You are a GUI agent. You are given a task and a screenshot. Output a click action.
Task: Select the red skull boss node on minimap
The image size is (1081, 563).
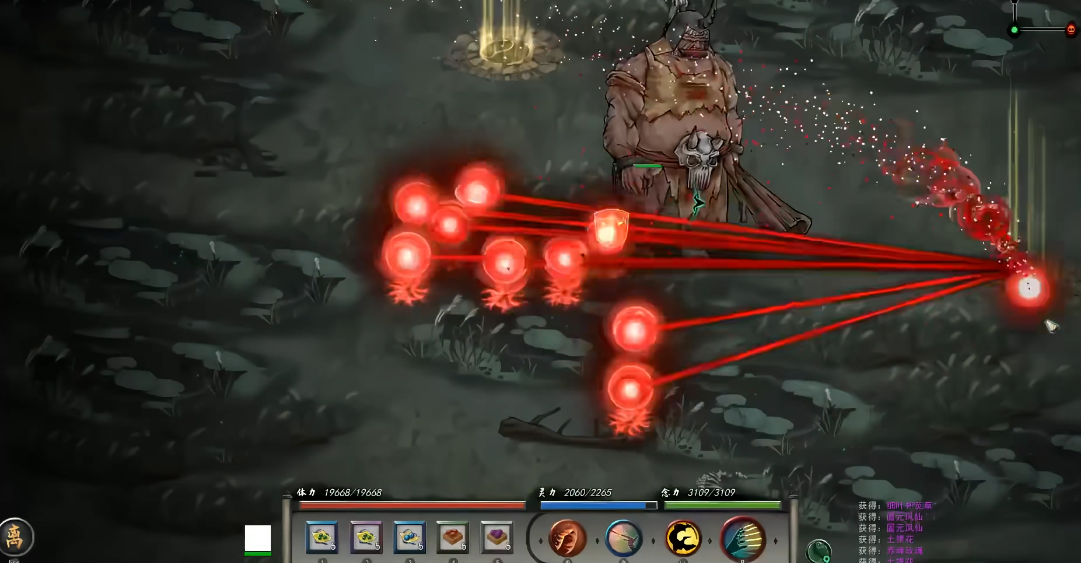click(1070, 30)
